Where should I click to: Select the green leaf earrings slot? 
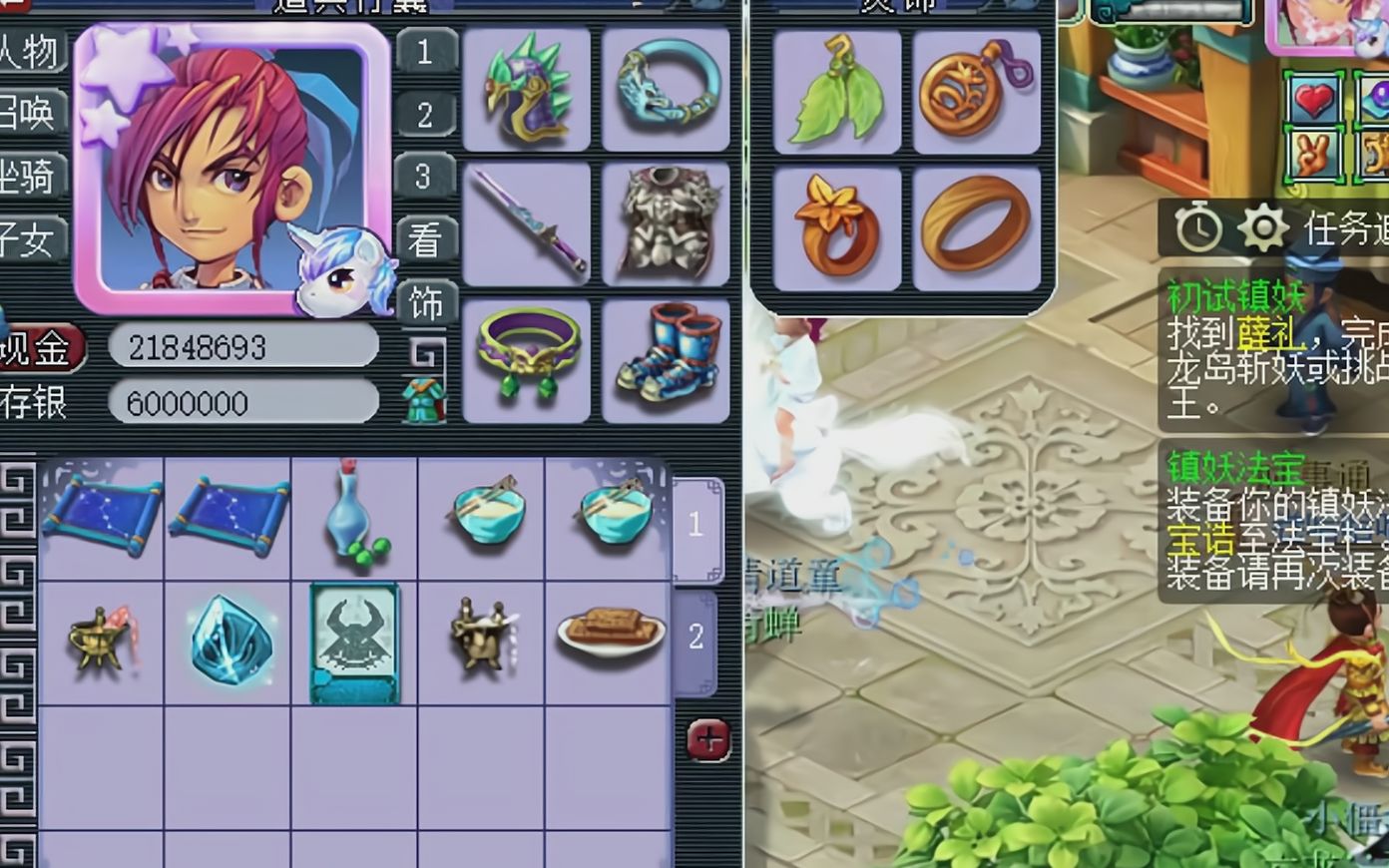[837, 92]
